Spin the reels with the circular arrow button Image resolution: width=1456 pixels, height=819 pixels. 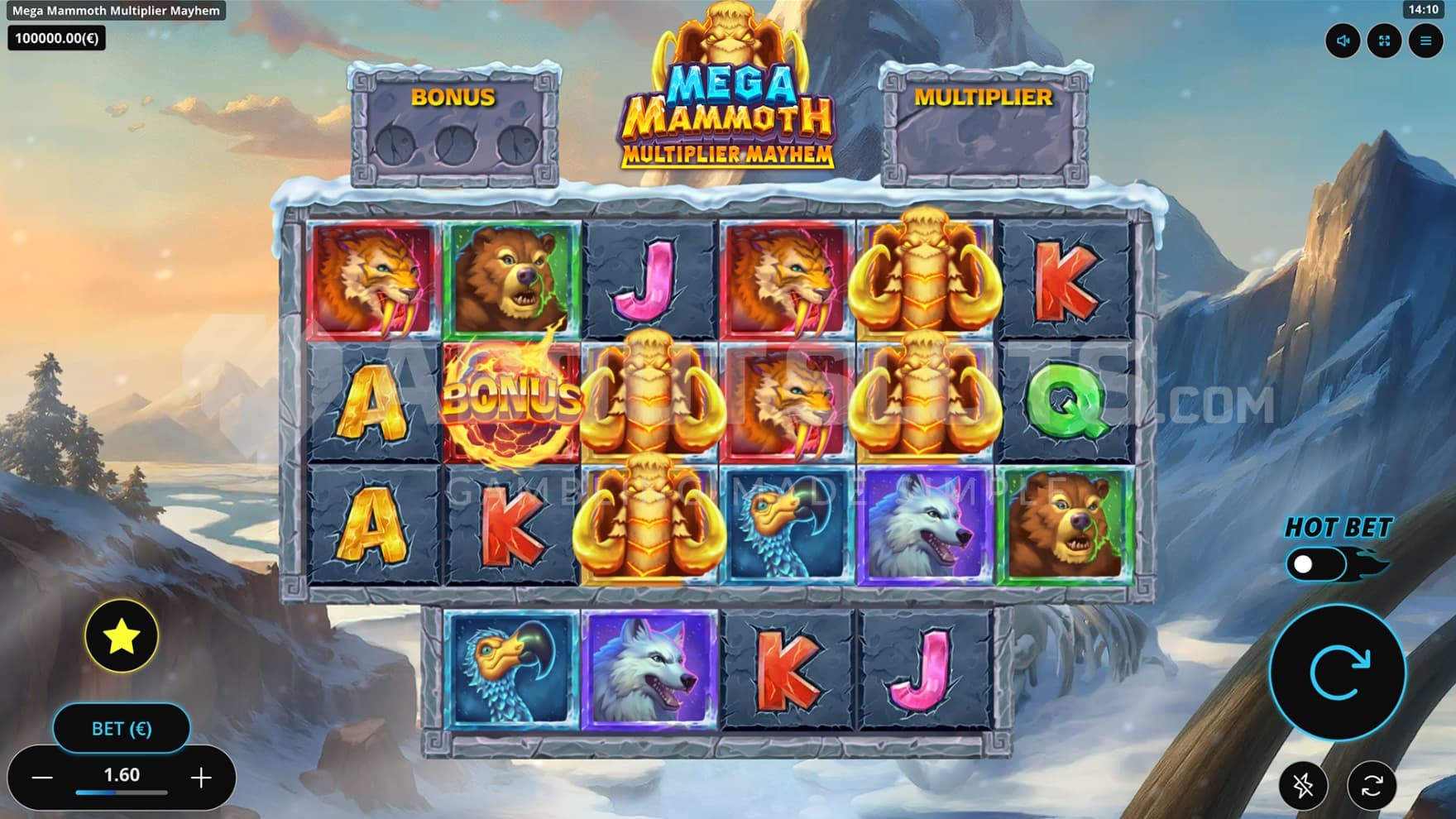coord(1337,673)
